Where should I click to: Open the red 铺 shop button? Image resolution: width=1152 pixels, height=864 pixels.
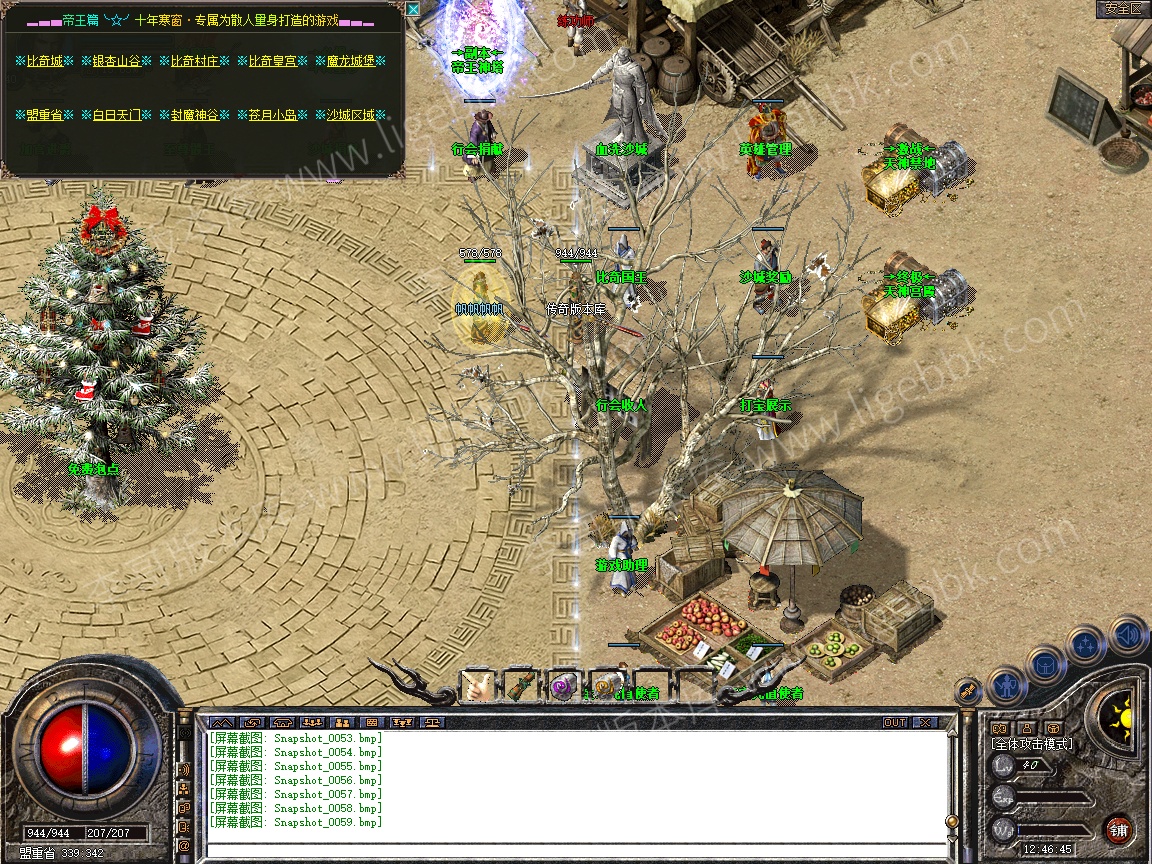pos(1118,830)
